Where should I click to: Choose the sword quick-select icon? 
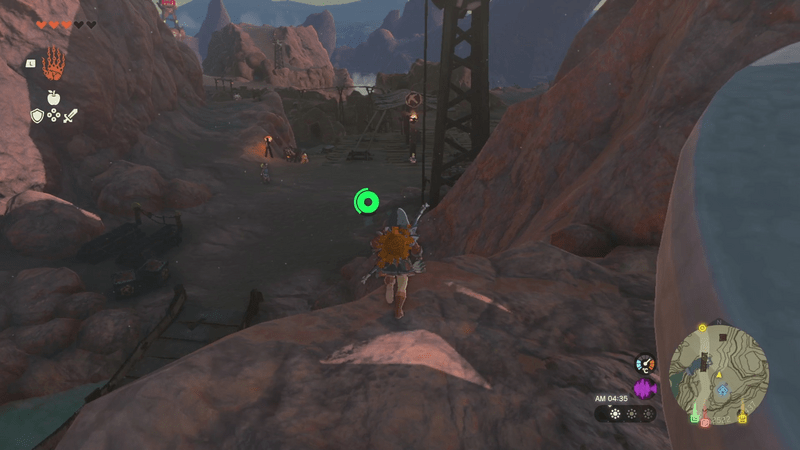pyautogui.click(x=70, y=116)
